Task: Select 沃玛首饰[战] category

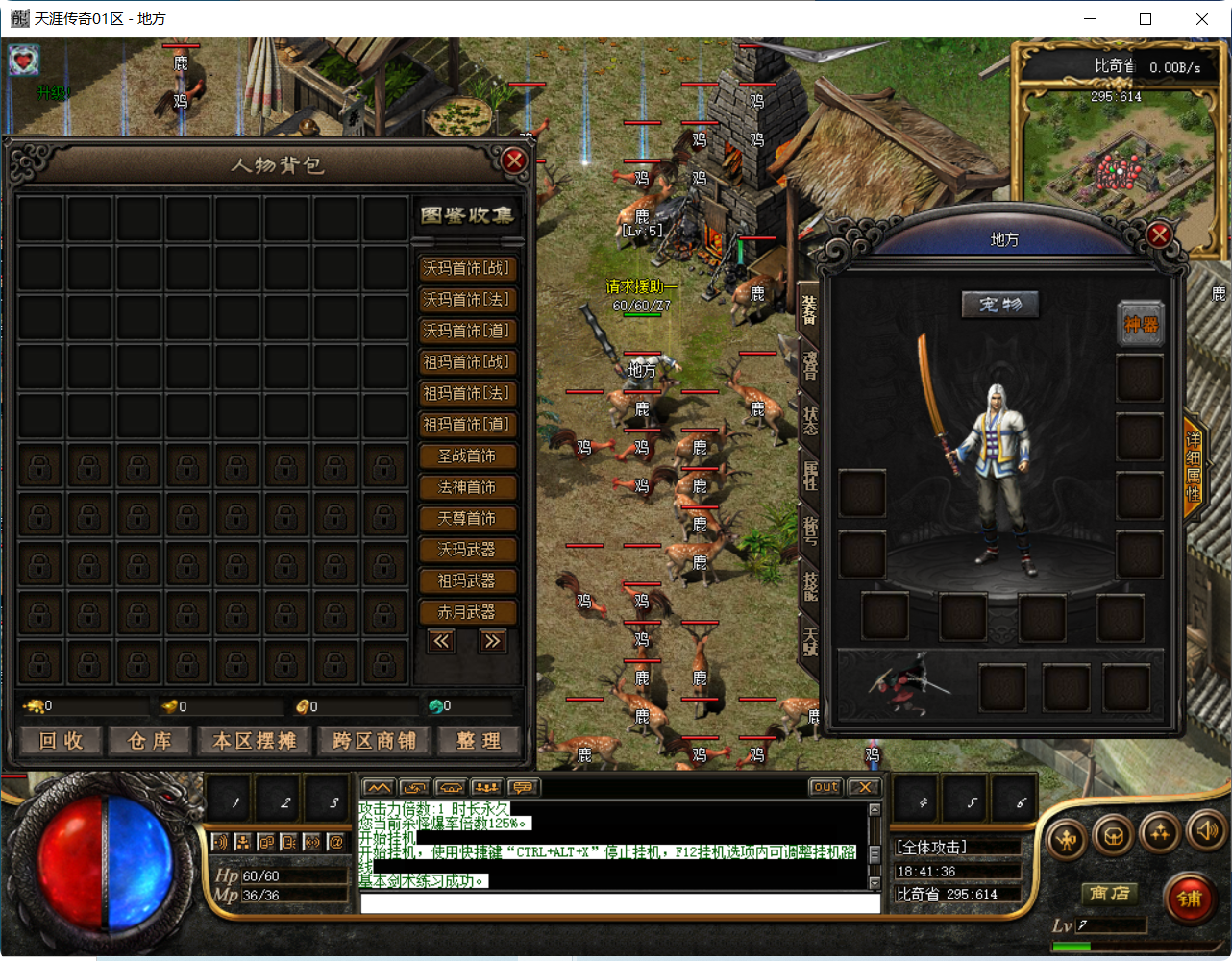Action: [x=467, y=269]
